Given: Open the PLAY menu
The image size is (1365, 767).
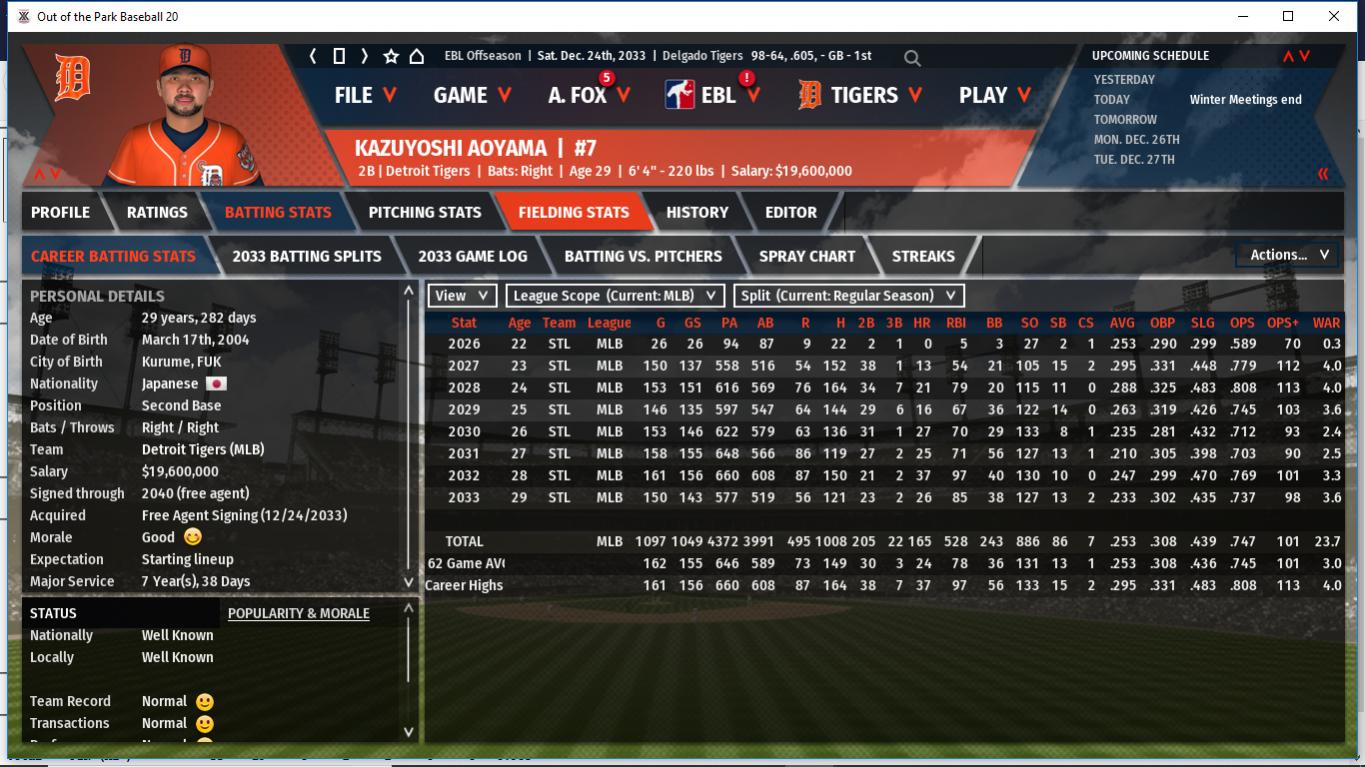Looking at the screenshot, I should point(994,95).
